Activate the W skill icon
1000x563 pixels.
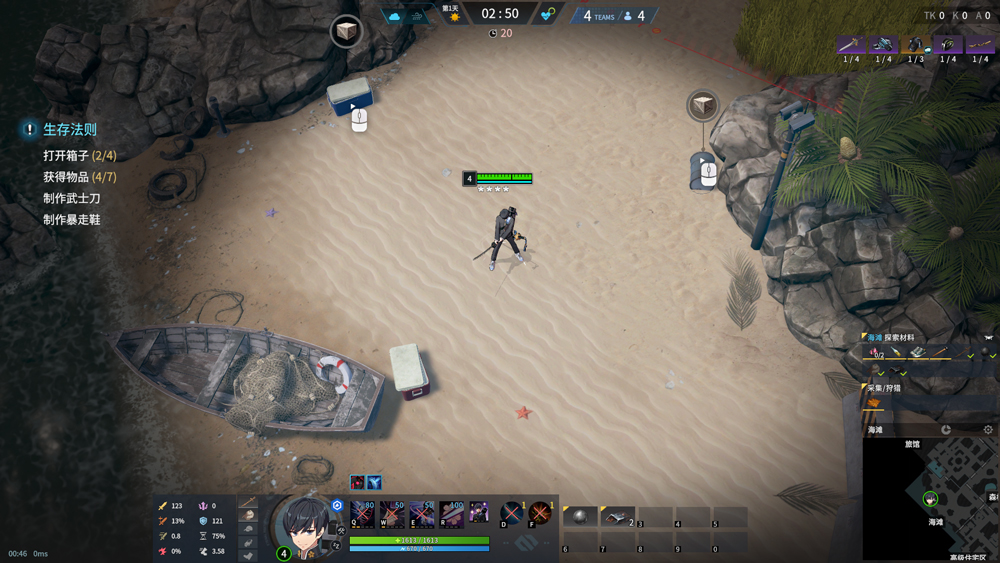tap(392, 514)
